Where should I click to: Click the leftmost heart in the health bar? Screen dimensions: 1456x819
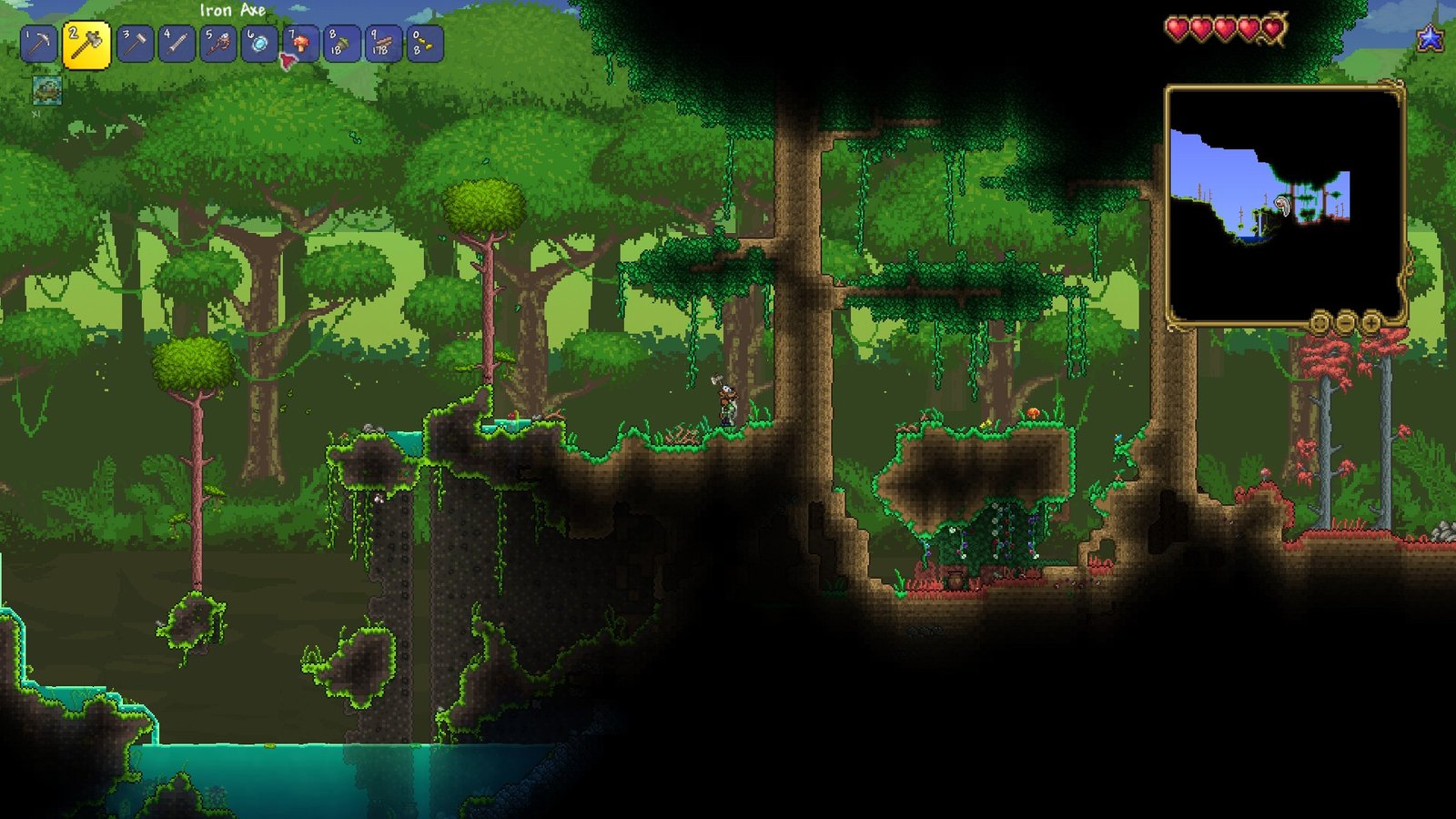(1178, 27)
